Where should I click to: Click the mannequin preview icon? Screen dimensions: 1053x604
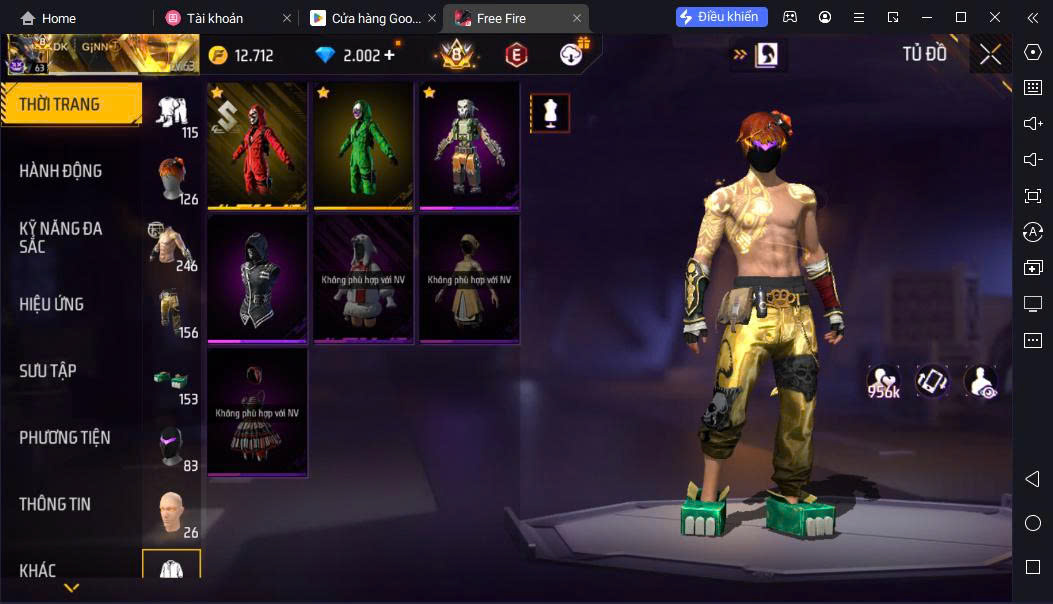pyautogui.click(x=549, y=113)
